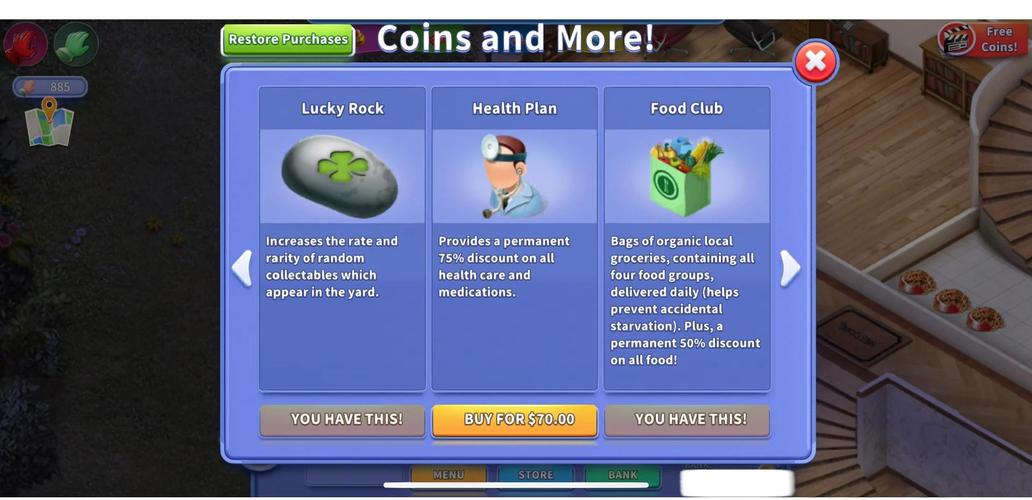This screenshot has height=500, width=1032.
Task: Open the Menu tab
Action: pyautogui.click(x=448, y=475)
